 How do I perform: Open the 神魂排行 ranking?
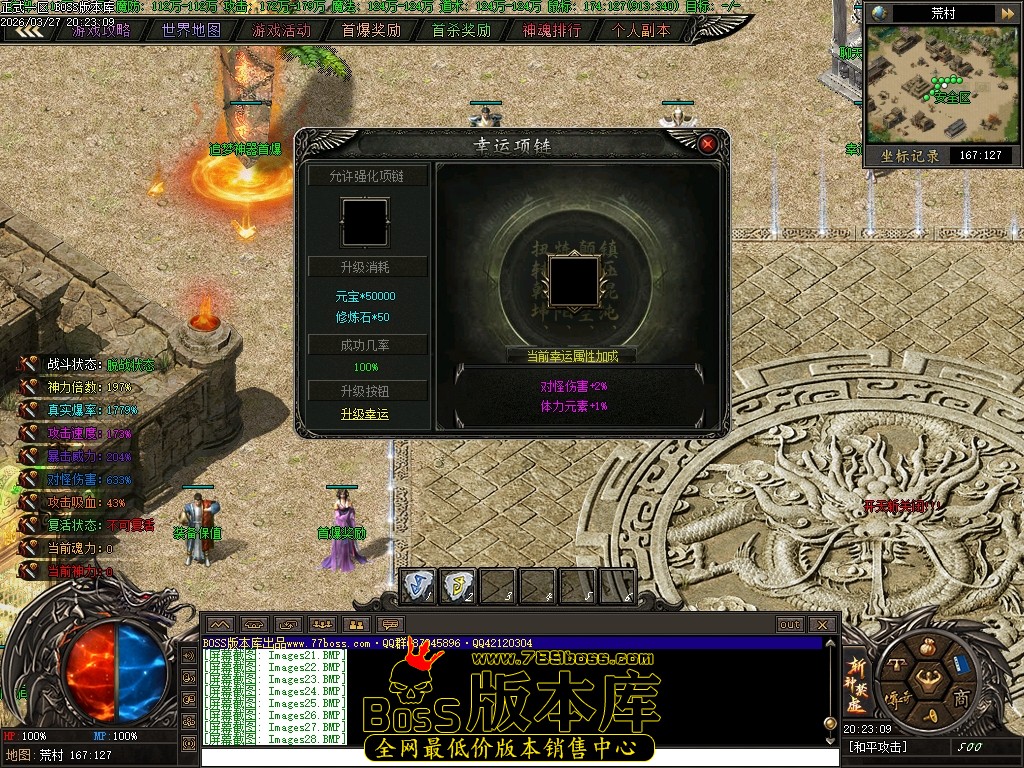[x=551, y=30]
